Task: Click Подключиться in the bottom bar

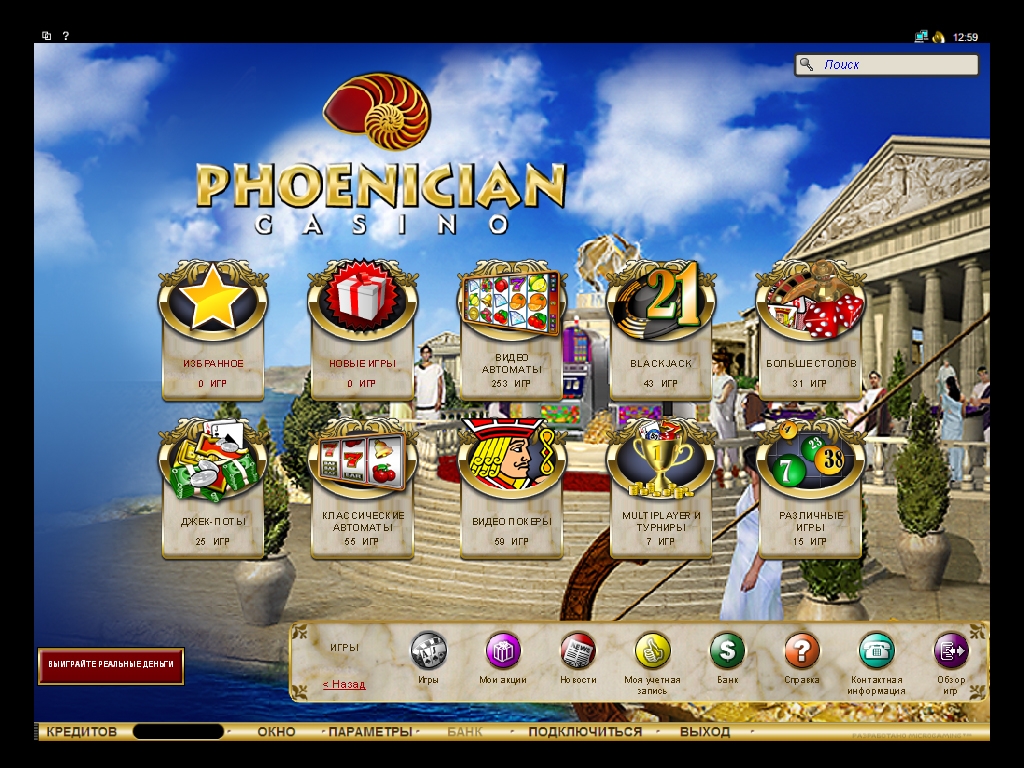Action: coord(585,732)
